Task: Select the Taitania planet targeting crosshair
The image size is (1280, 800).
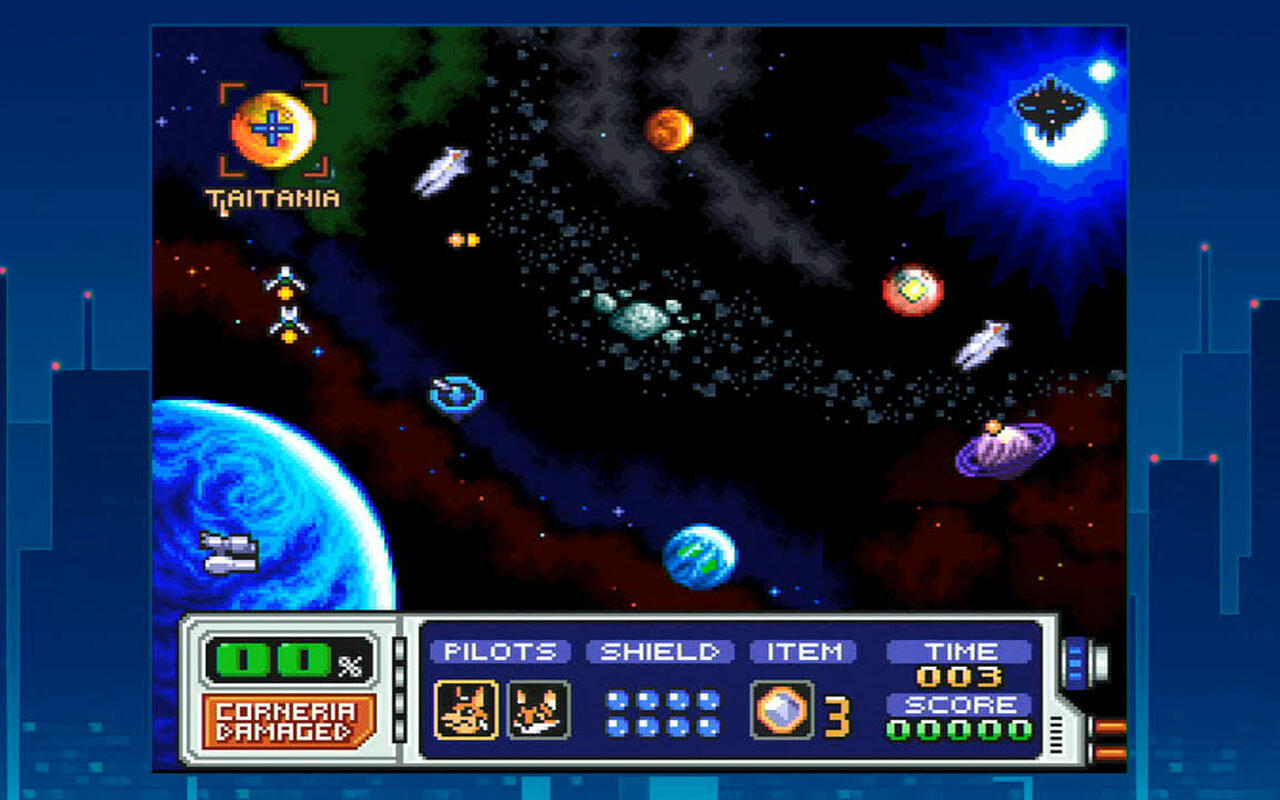Action: [272, 128]
